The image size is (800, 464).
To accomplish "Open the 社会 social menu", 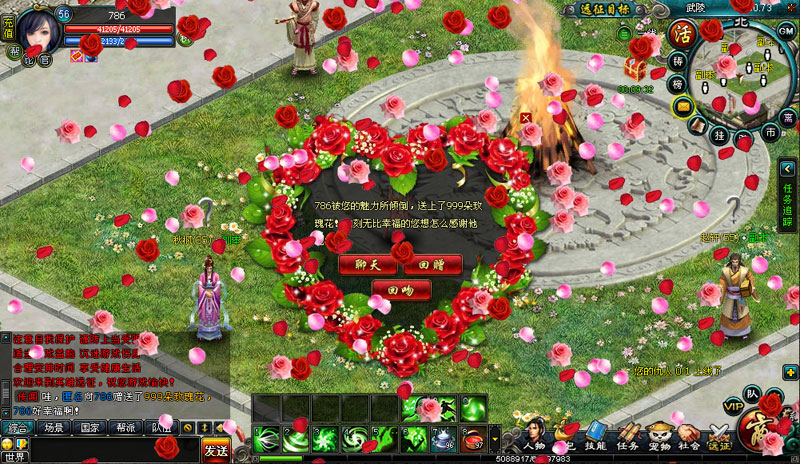I will pyautogui.click(x=689, y=437).
